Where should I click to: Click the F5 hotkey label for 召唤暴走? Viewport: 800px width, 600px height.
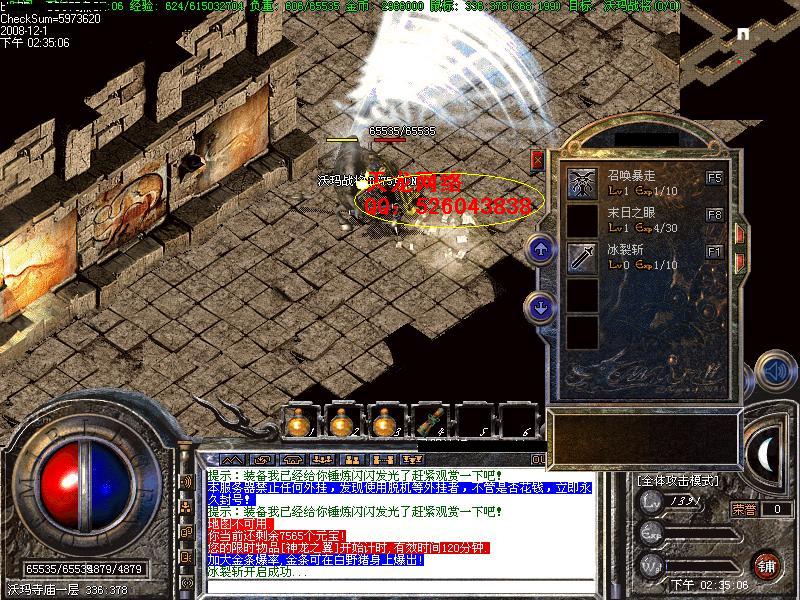(x=714, y=177)
